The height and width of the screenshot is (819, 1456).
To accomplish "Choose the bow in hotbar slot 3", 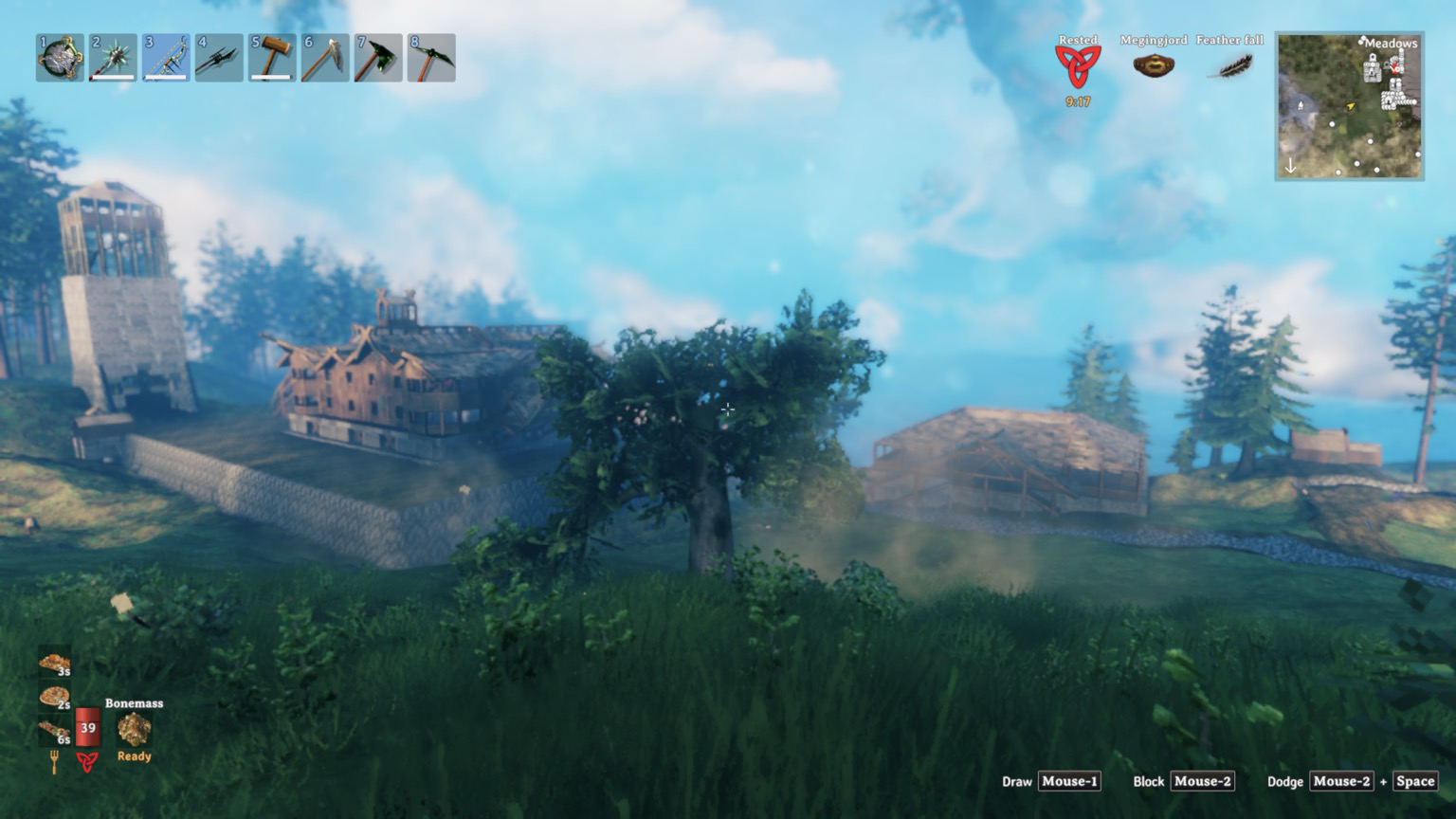I will [x=166, y=58].
